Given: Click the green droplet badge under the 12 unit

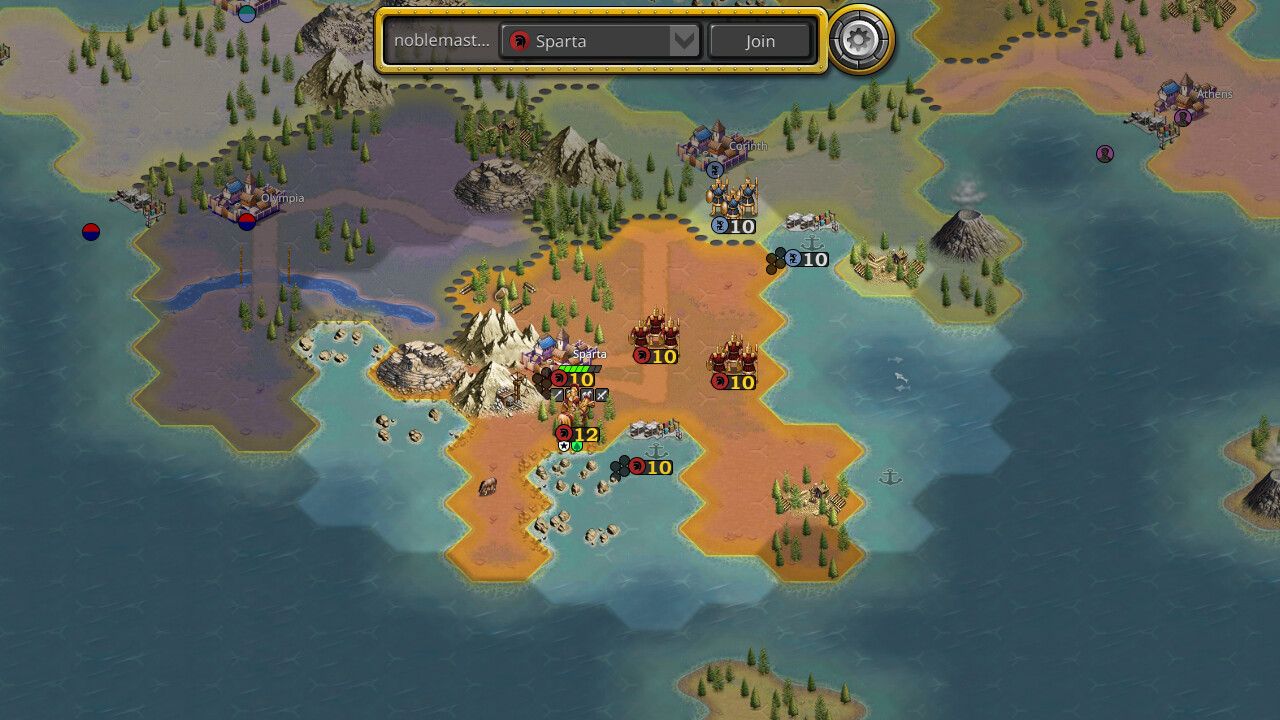Looking at the screenshot, I should 577,446.
